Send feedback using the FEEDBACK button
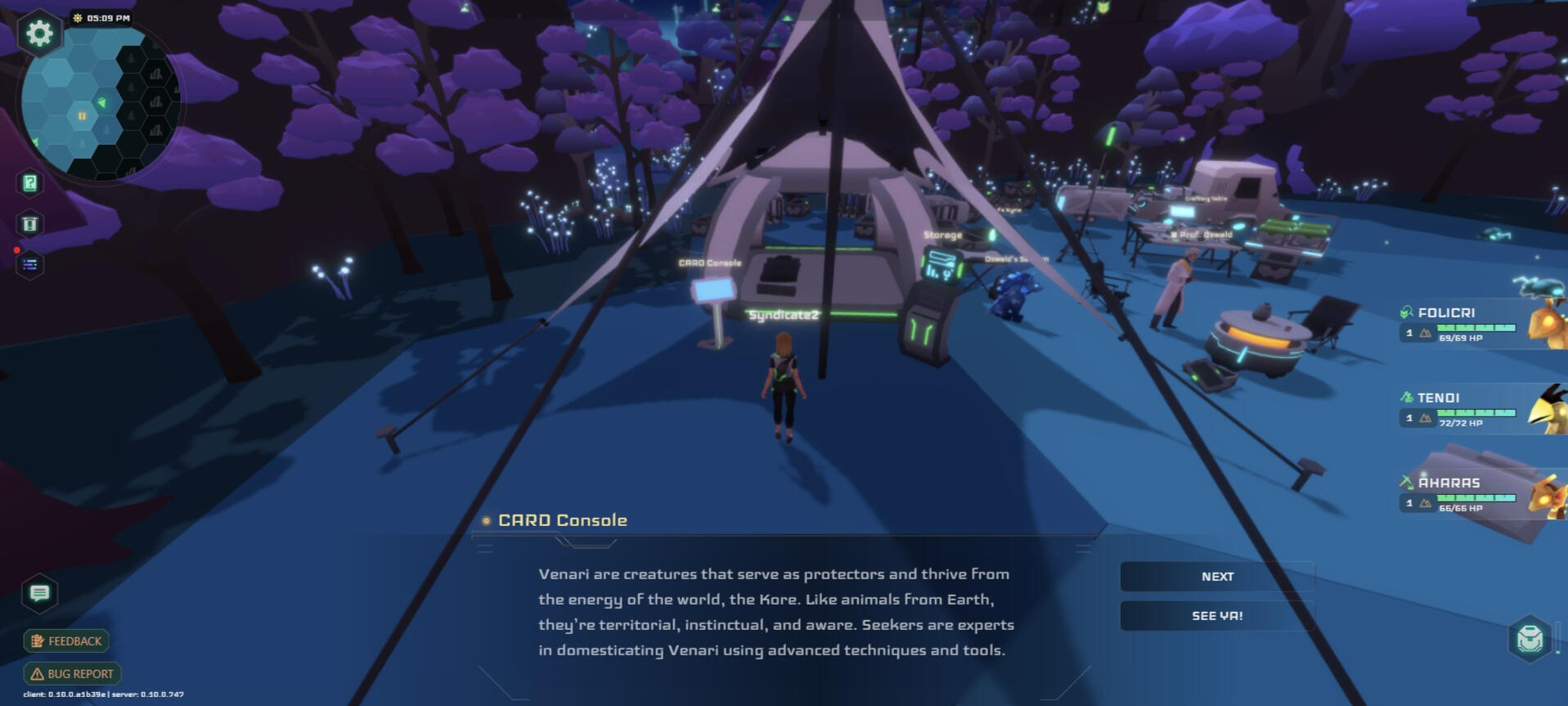The image size is (1568, 706). coord(67,641)
